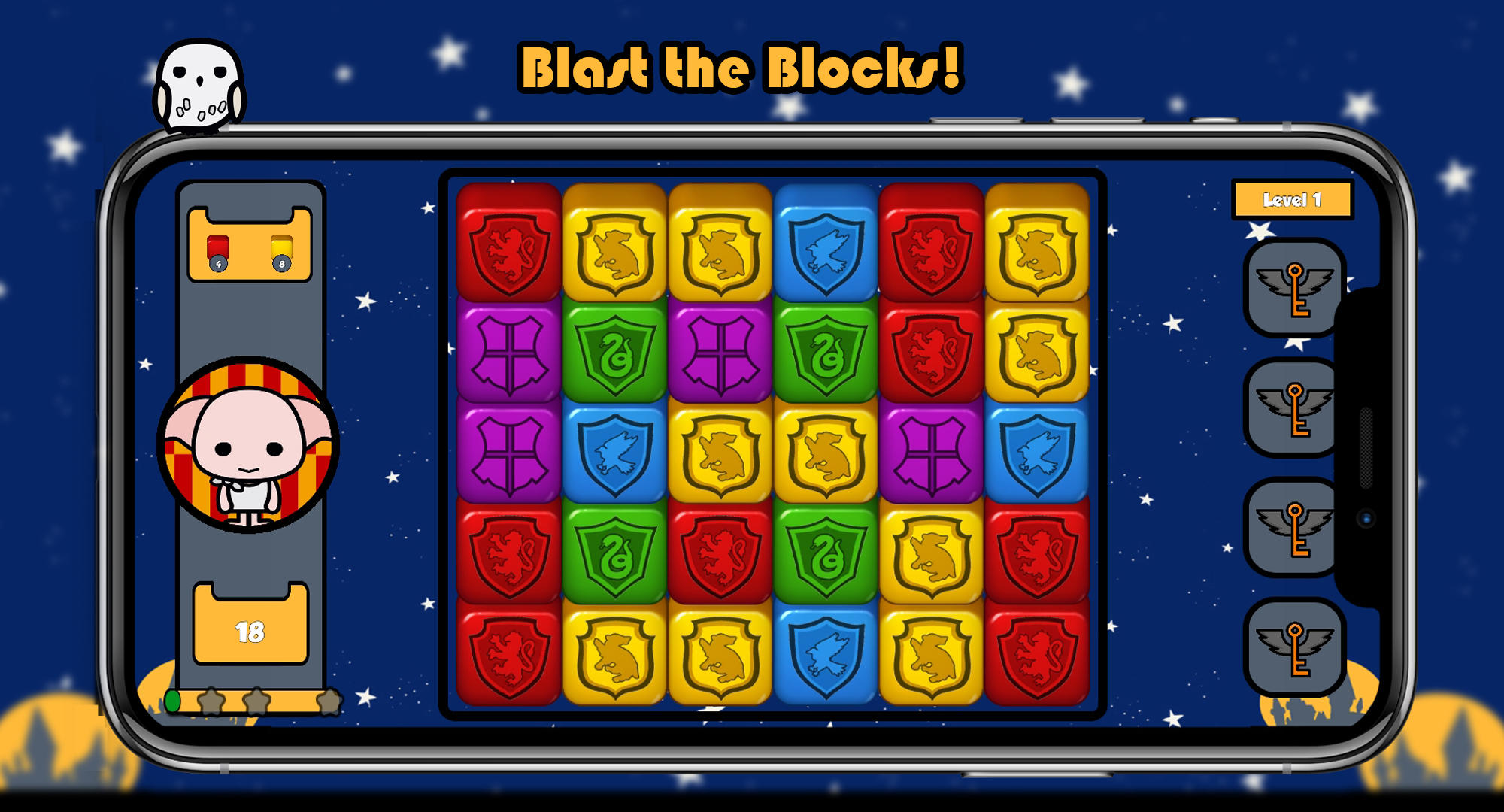
Task: Click the green progress dot on star bar
Action: (172, 701)
